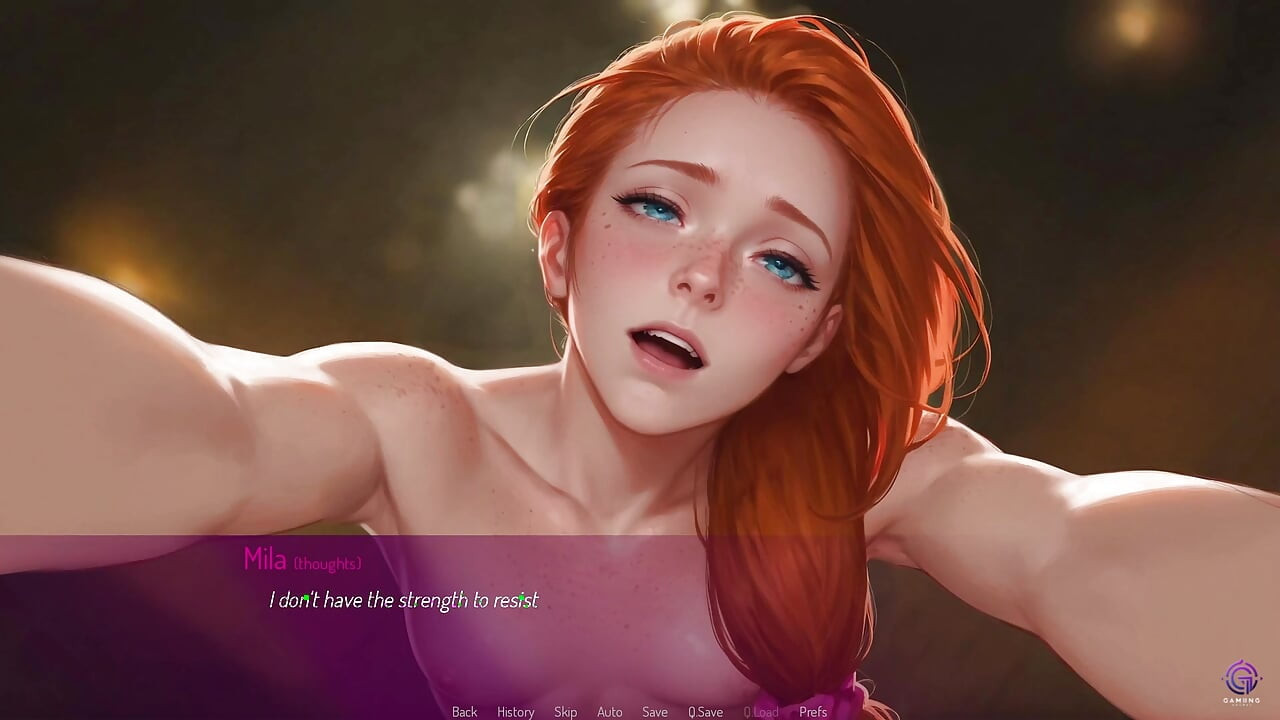Select Prefs from the quick menu bar

(x=812, y=712)
